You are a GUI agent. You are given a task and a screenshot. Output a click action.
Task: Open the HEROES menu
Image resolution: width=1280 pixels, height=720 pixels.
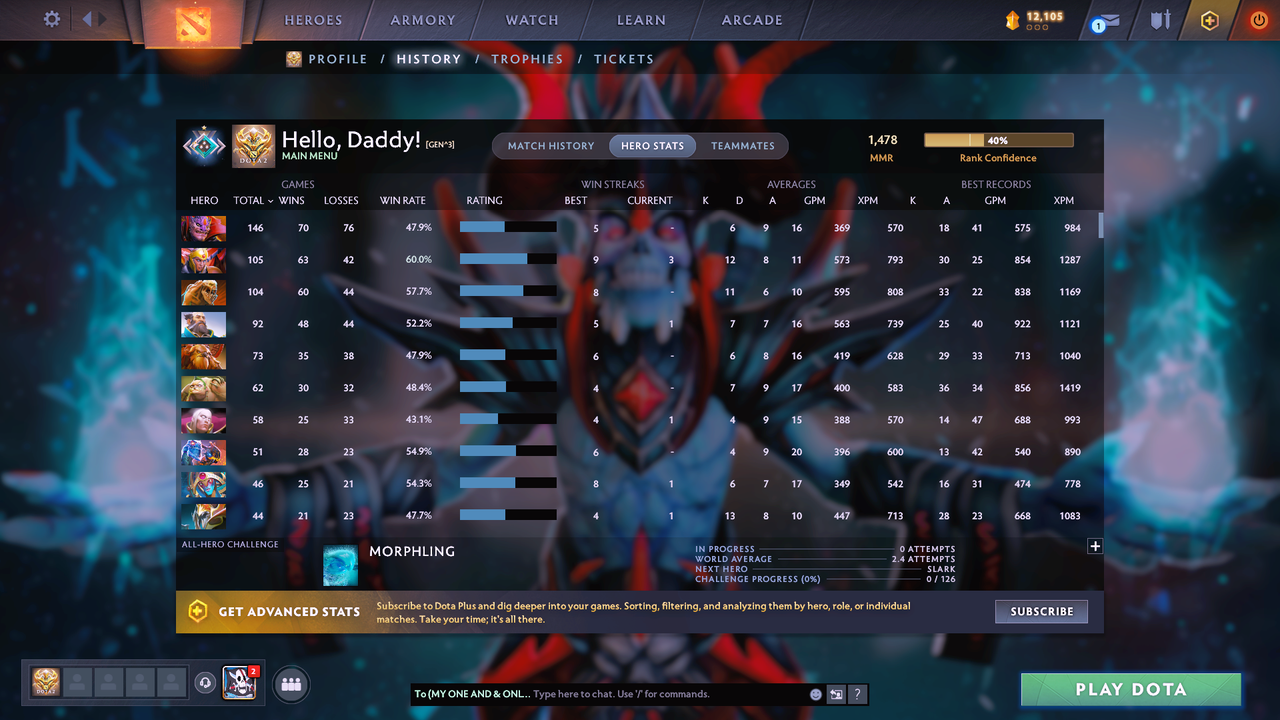313,19
